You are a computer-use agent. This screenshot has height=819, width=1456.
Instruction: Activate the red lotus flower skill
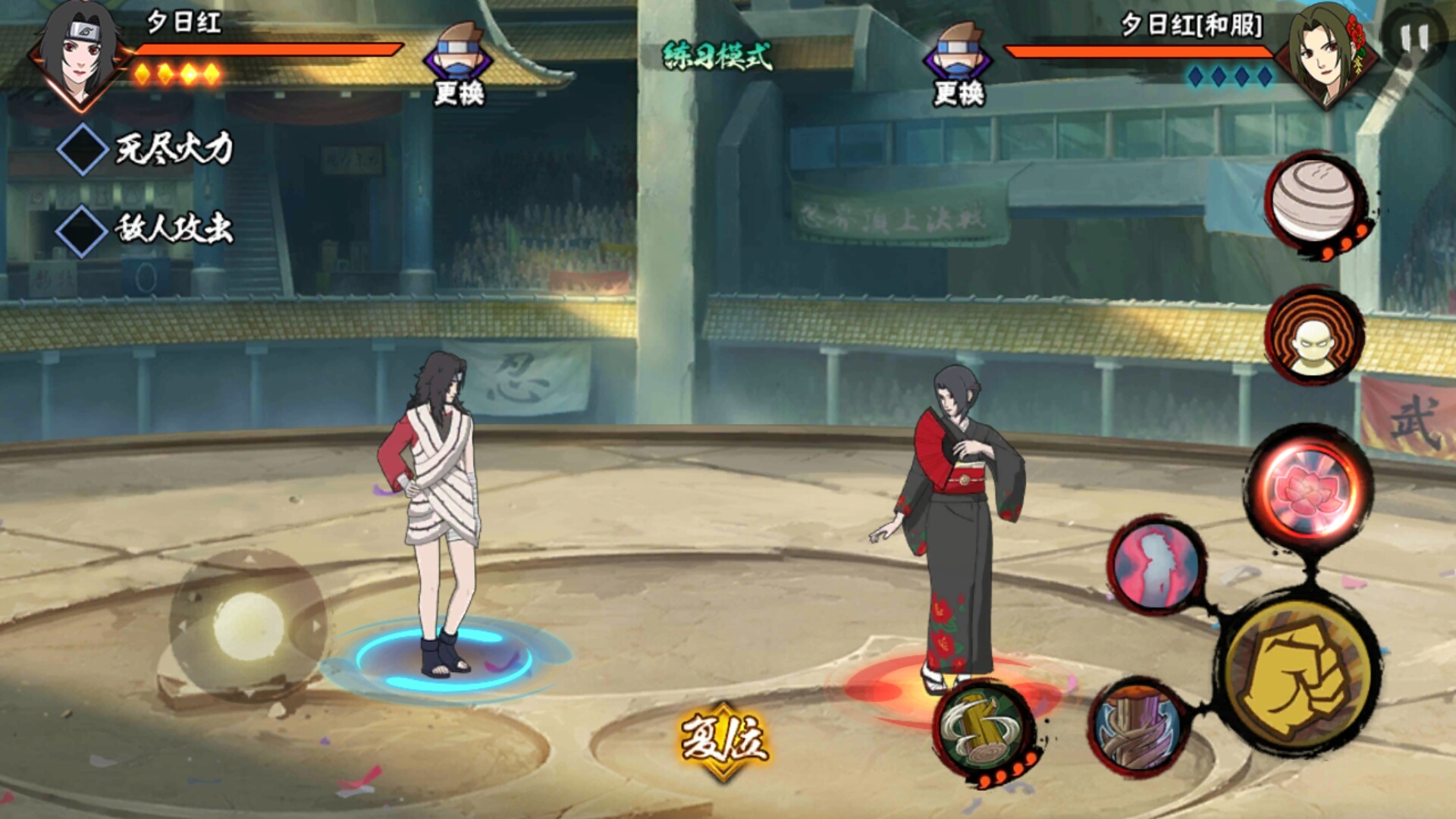coord(1309,488)
